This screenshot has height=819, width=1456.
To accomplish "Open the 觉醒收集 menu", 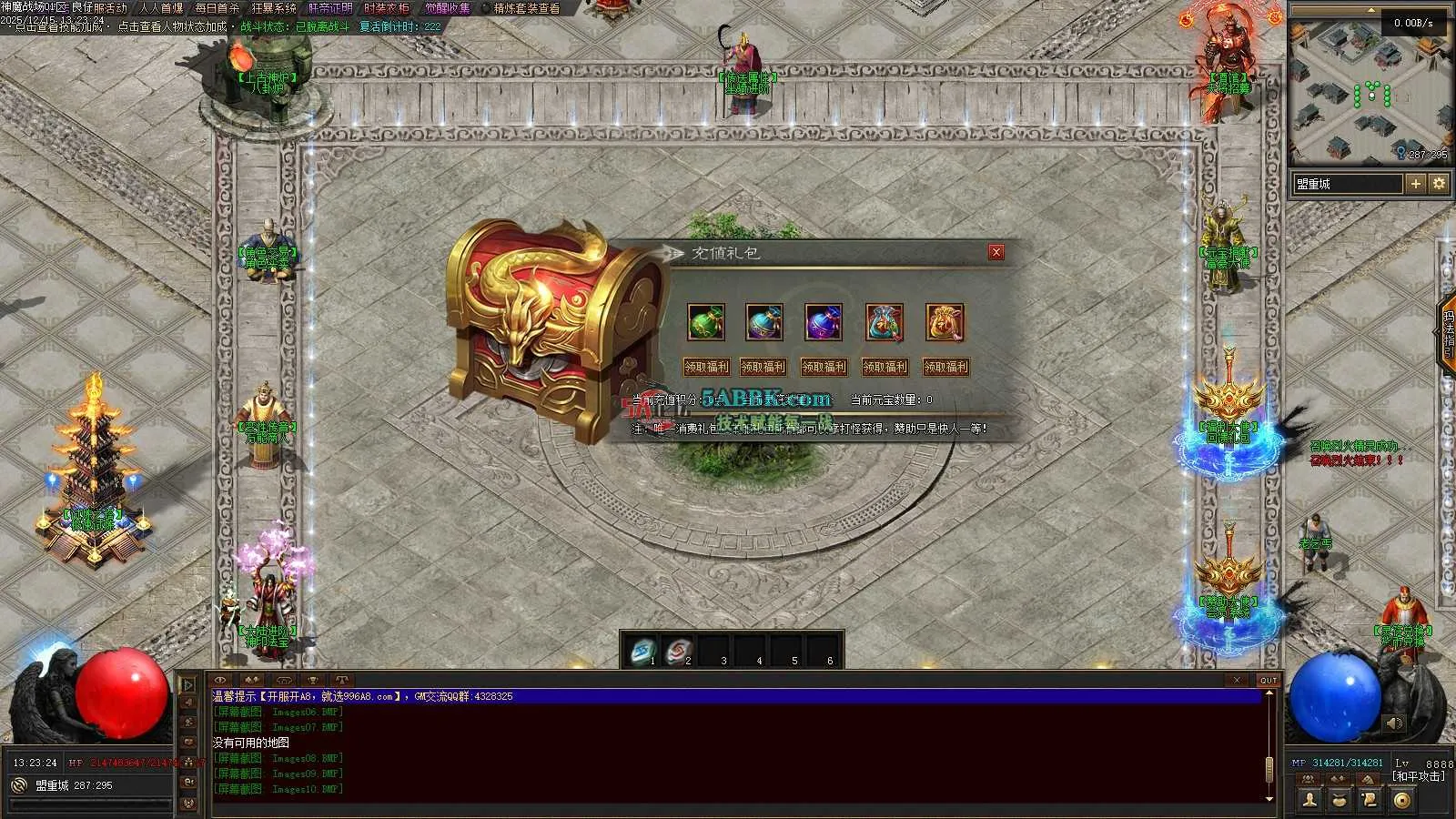I will pyautogui.click(x=448, y=8).
